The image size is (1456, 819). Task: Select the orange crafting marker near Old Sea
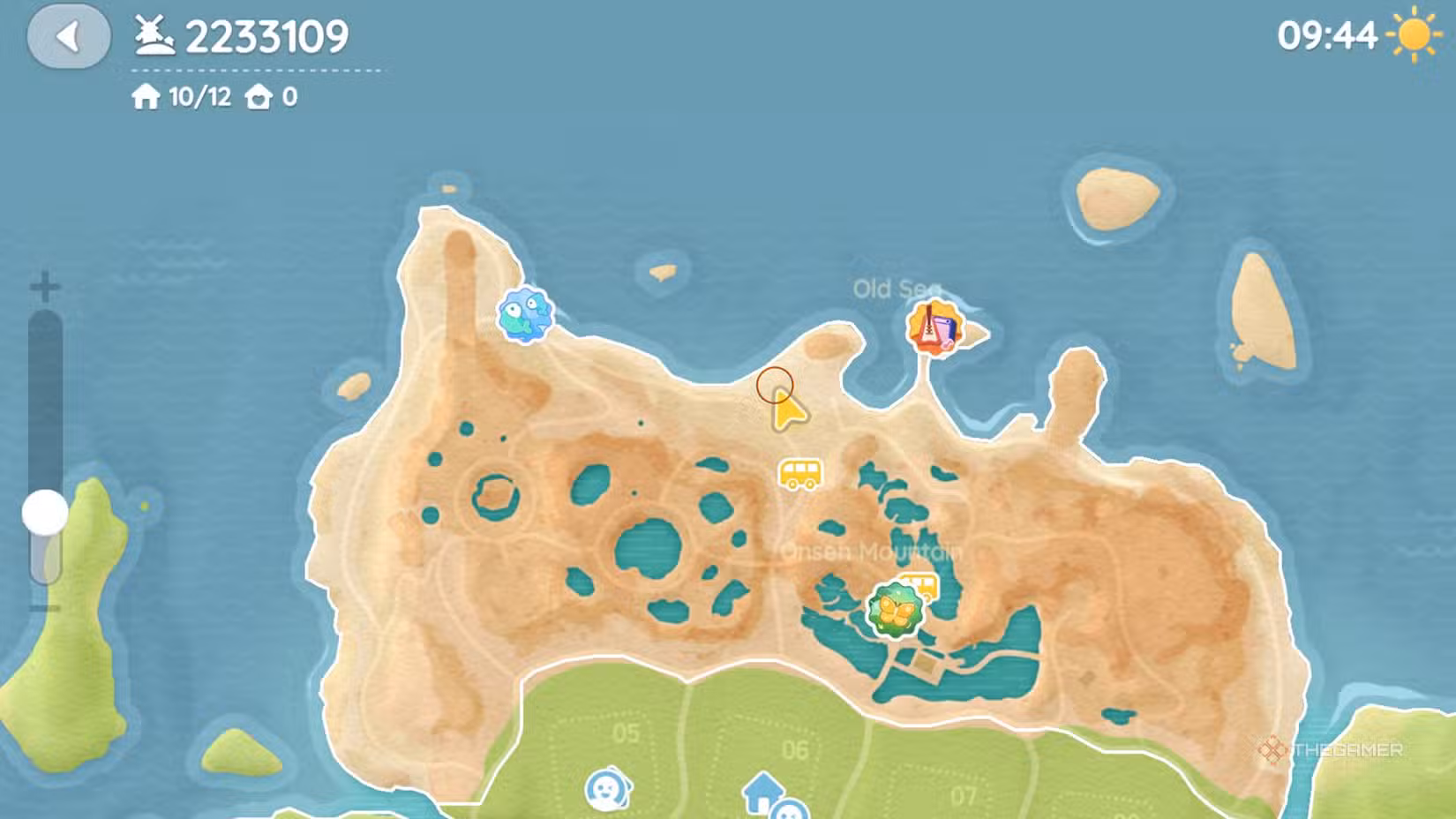(x=934, y=327)
